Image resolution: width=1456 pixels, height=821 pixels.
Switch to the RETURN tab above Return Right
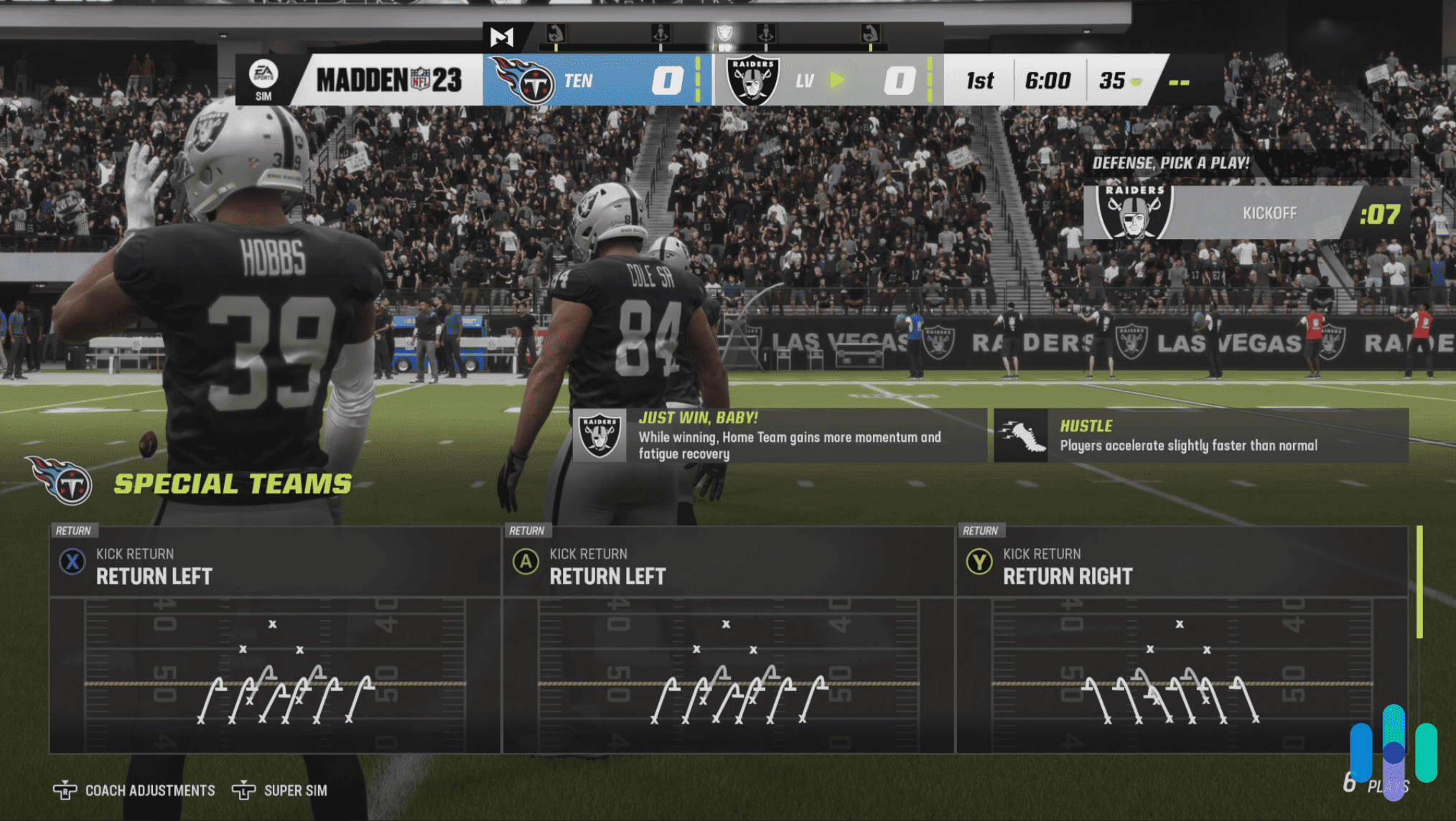pyautogui.click(x=981, y=531)
